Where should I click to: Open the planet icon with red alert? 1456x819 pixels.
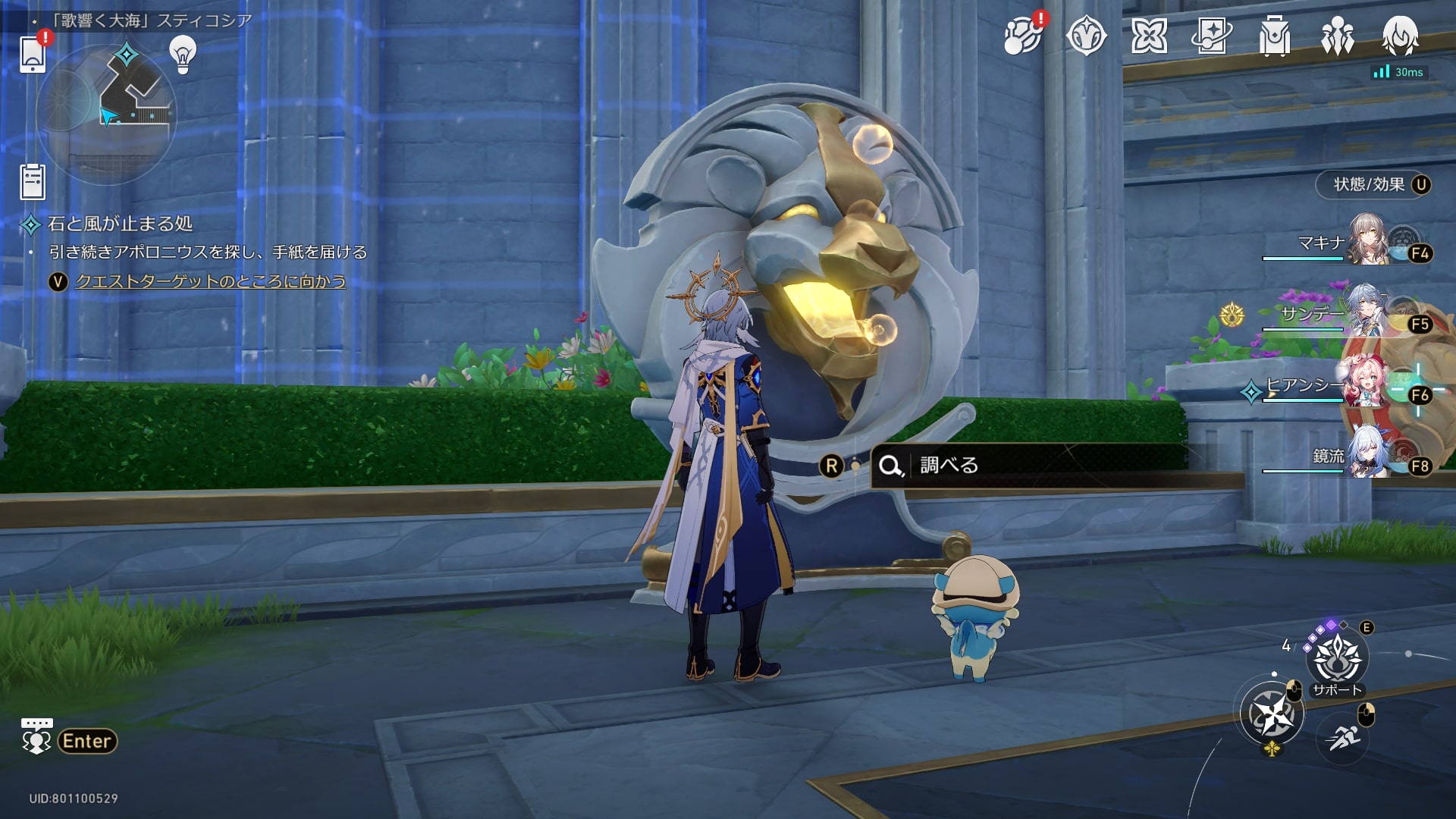[1023, 36]
